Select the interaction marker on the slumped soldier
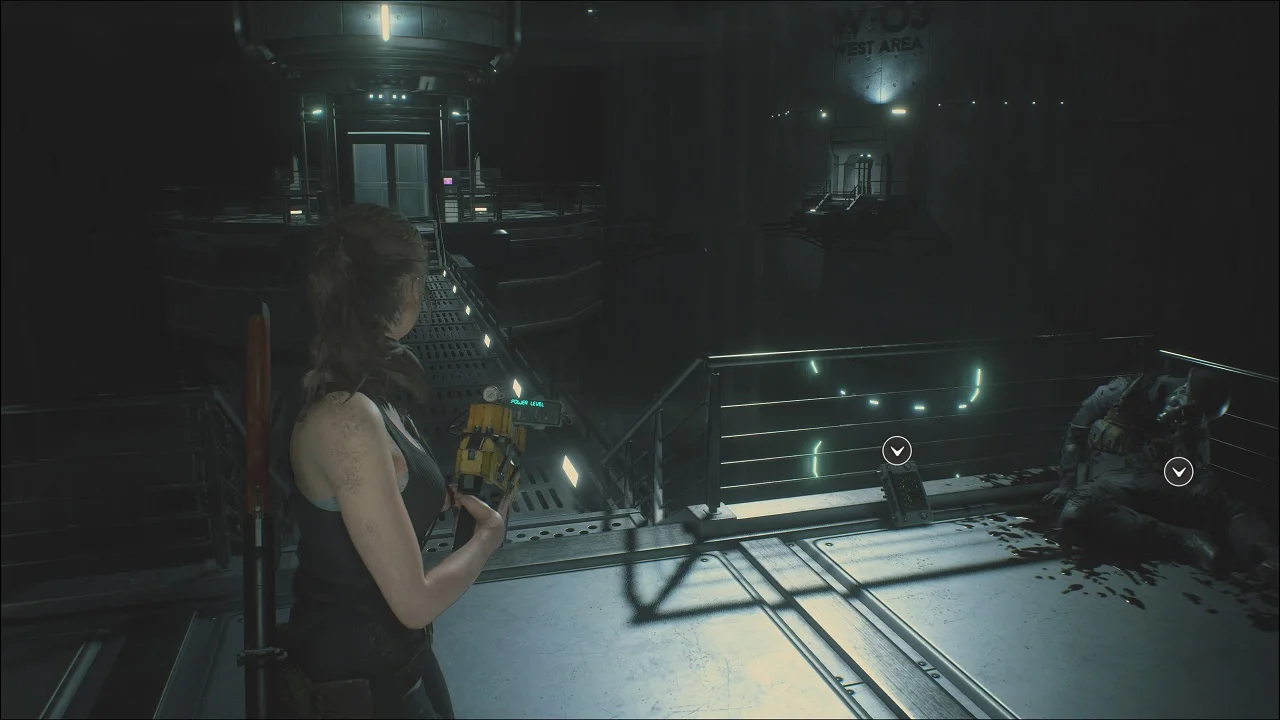This screenshot has width=1280, height=720. (x=1179, y=472)
